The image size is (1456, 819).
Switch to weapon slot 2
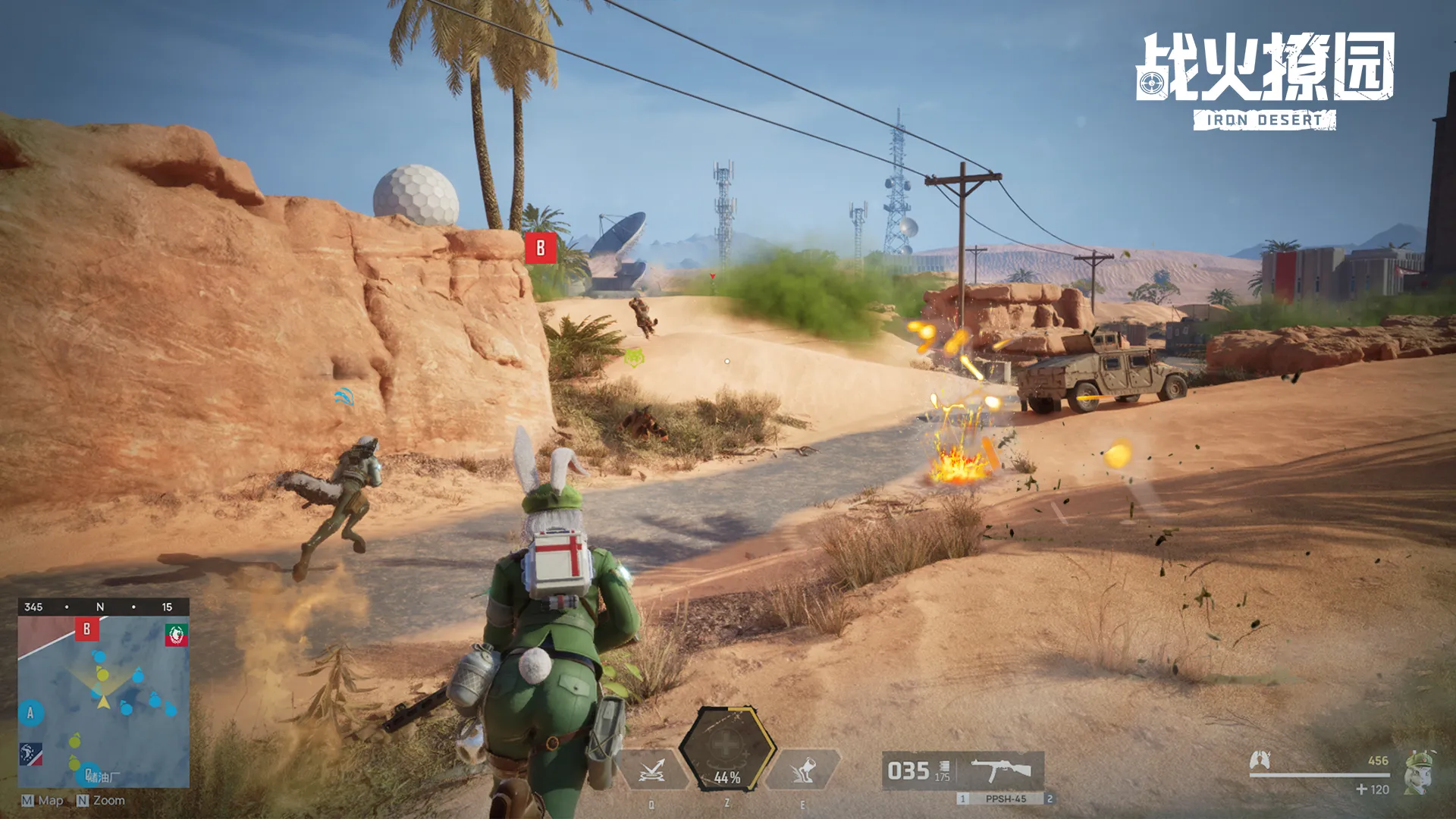tap(1050, 798)
